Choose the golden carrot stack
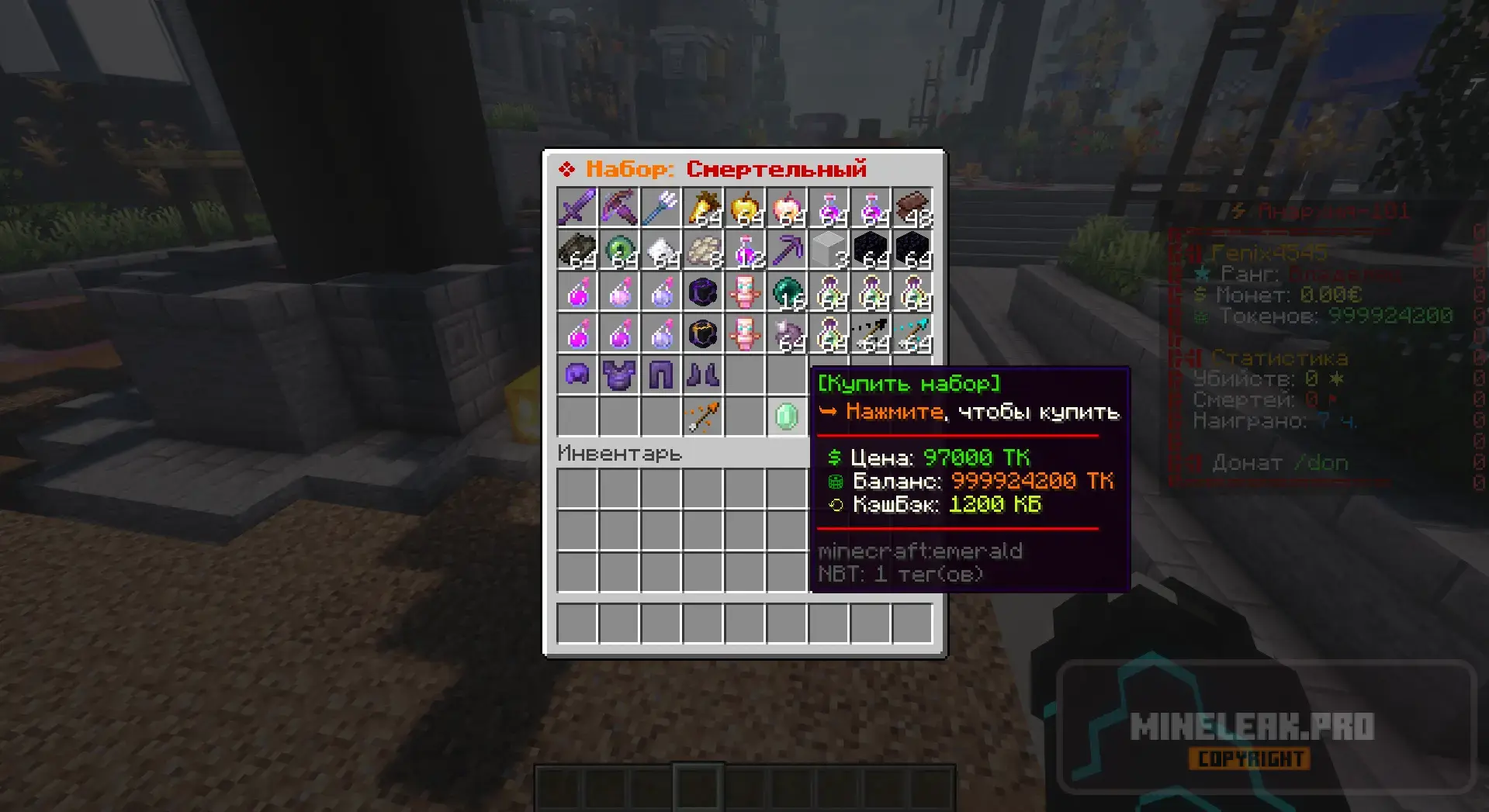 pyautogui.click(x=702, y=208)
